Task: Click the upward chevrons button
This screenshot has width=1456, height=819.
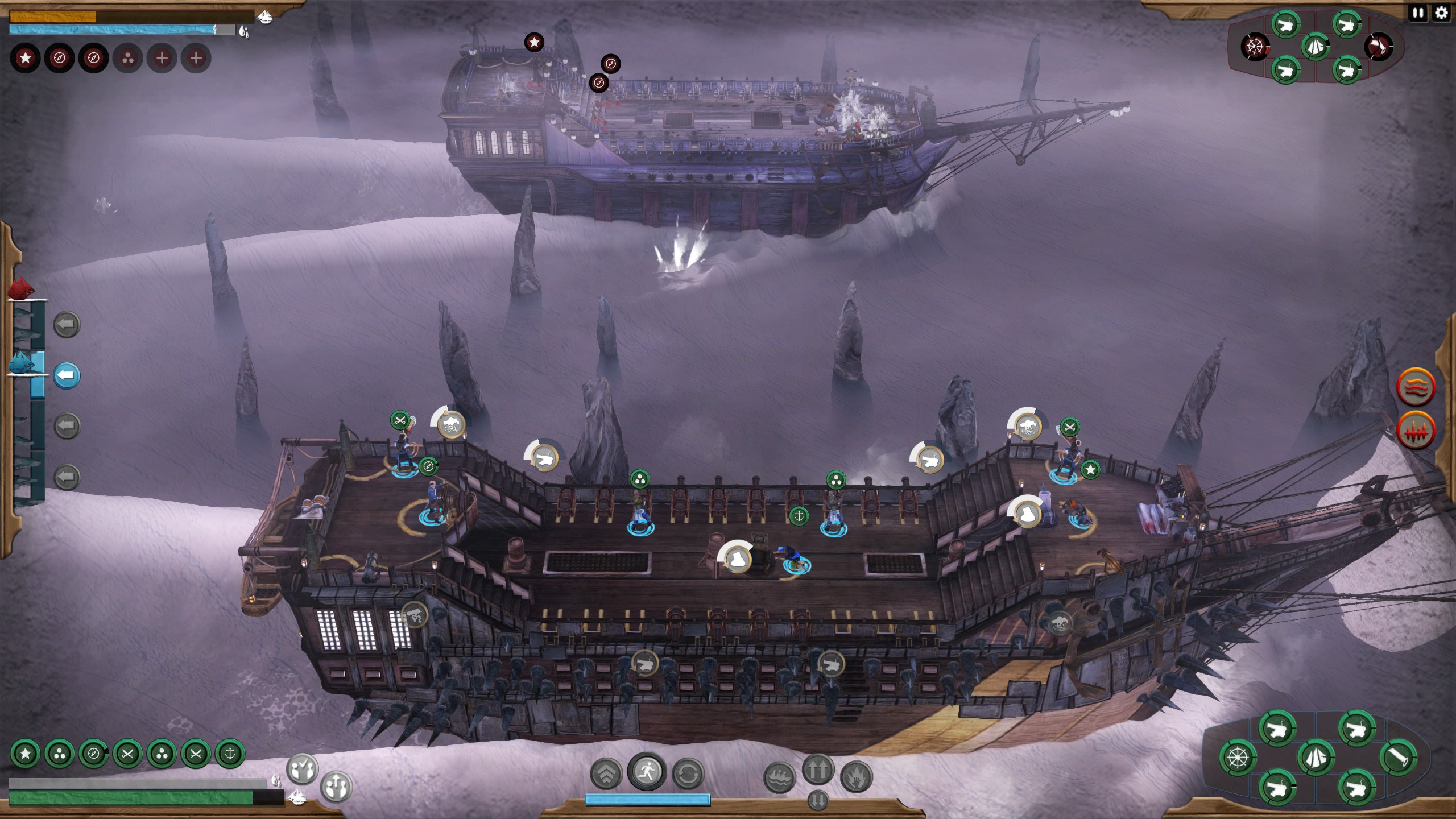Action: (606, 774)
